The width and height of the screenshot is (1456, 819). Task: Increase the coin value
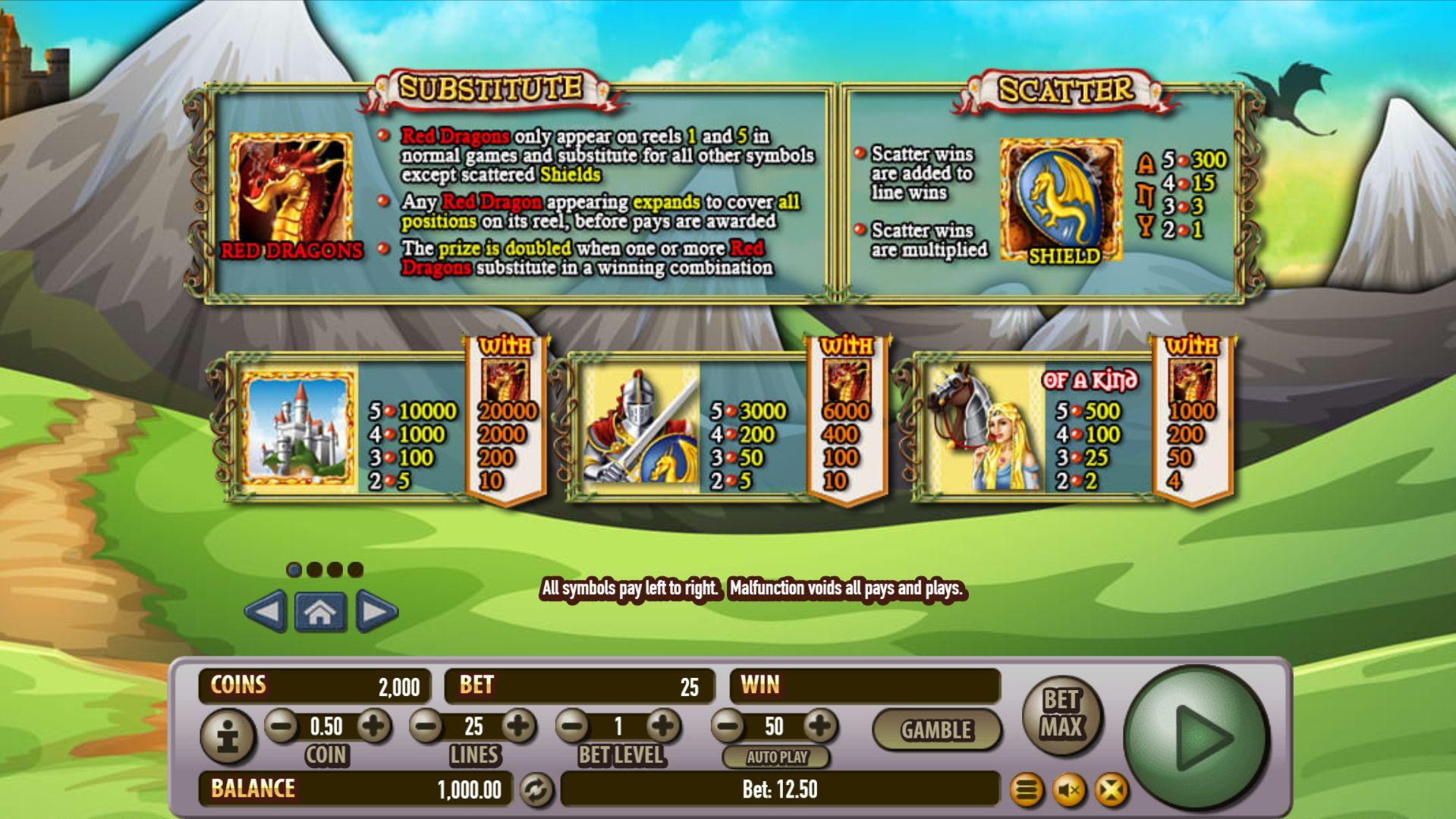coord(373,726)
